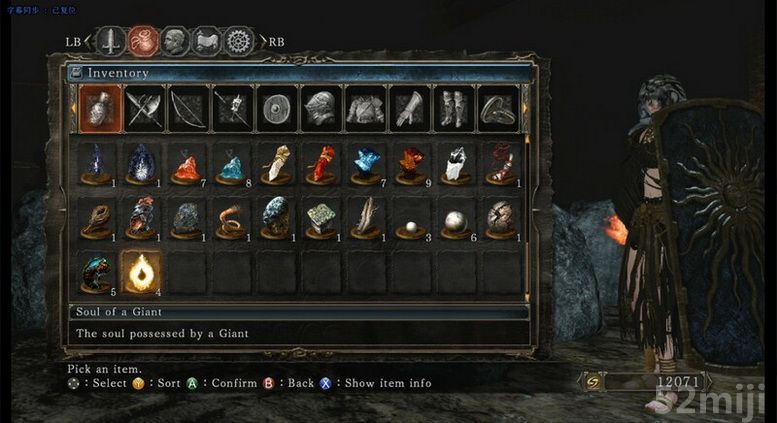Pick the coiled branch item
This screenshot has width=777, height=423.
click(x=97, y=217)
